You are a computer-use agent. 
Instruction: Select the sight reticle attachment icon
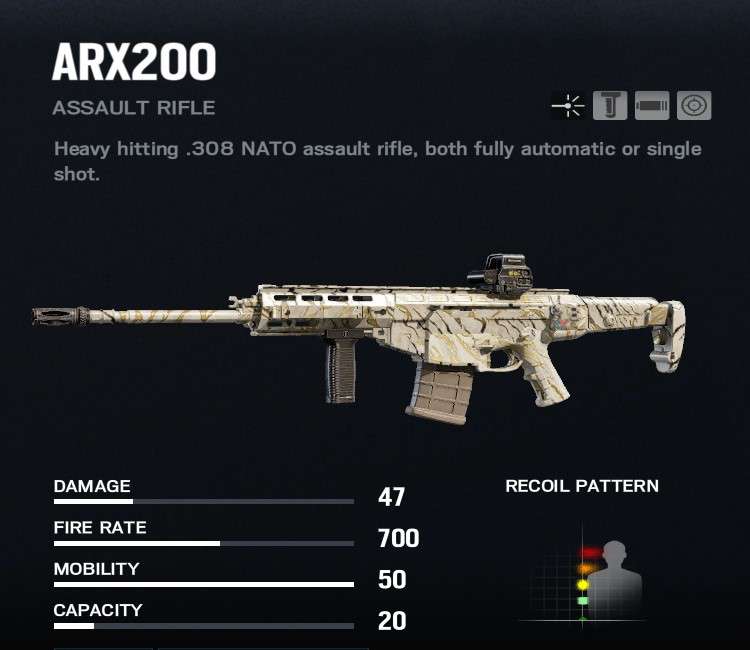pos(694,105)
